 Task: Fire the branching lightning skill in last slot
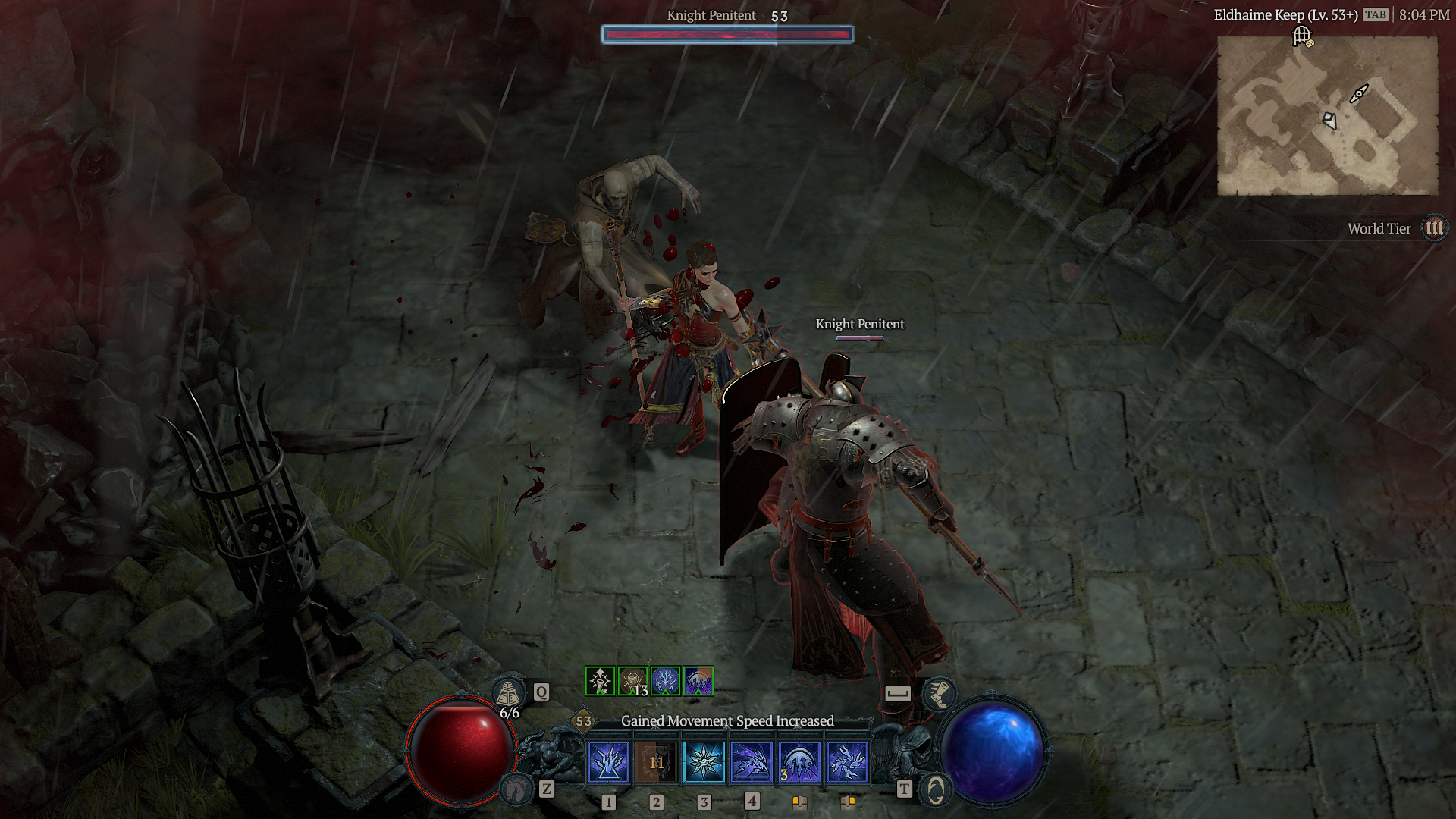[847, 761]
